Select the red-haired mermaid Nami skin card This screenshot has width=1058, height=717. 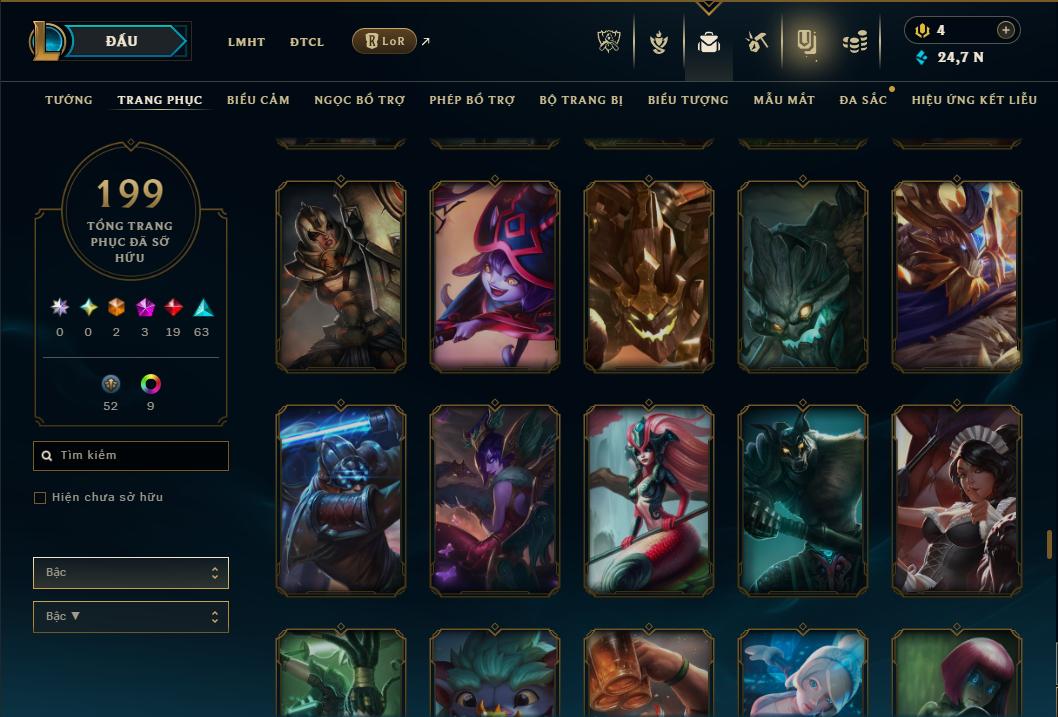pos(649,498)
